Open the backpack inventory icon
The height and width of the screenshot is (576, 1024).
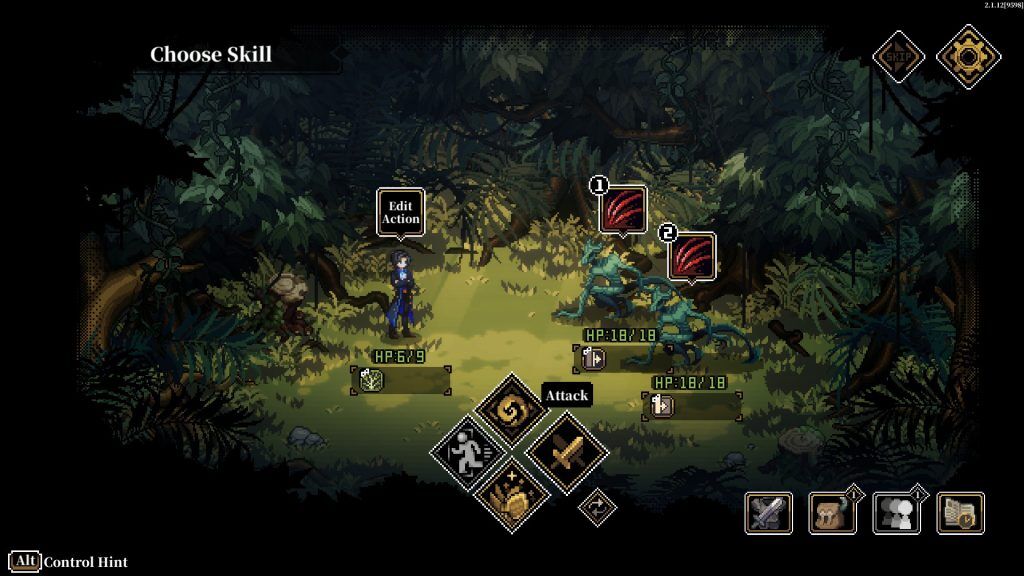point(832,513)
